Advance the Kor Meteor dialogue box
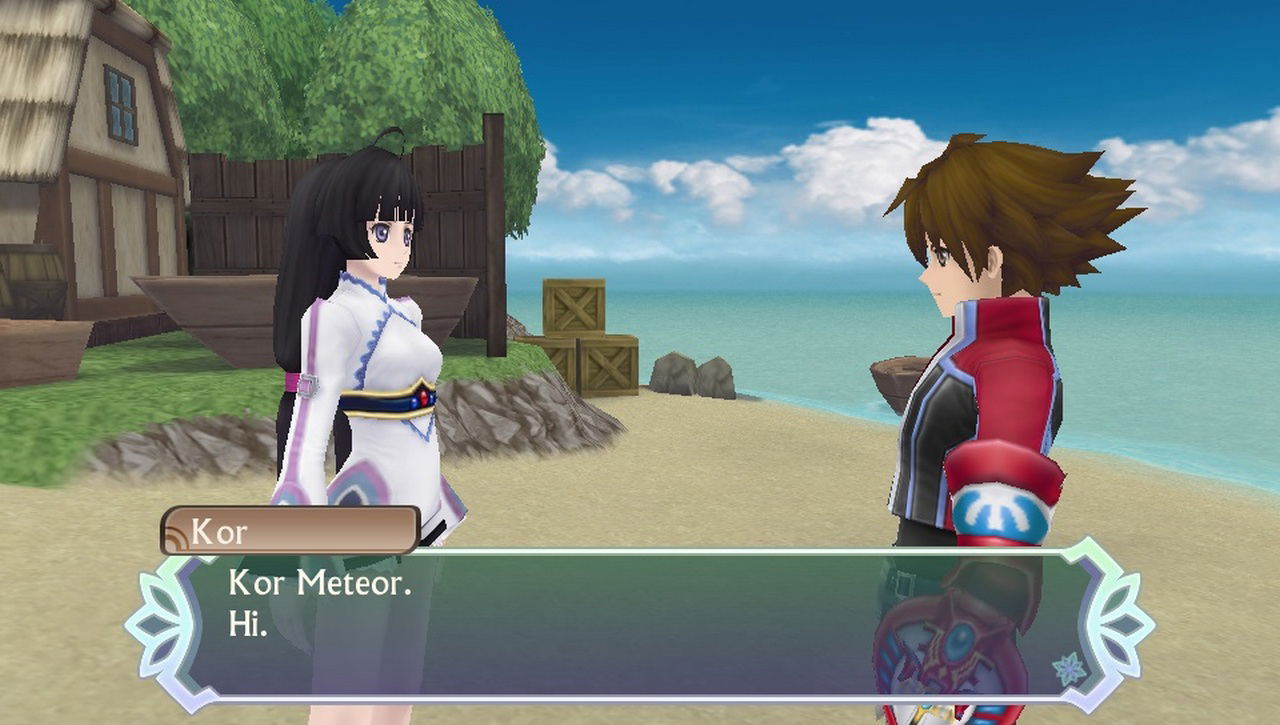Image resolution: width=1280 pixels, height=725 pixels. 640,622
